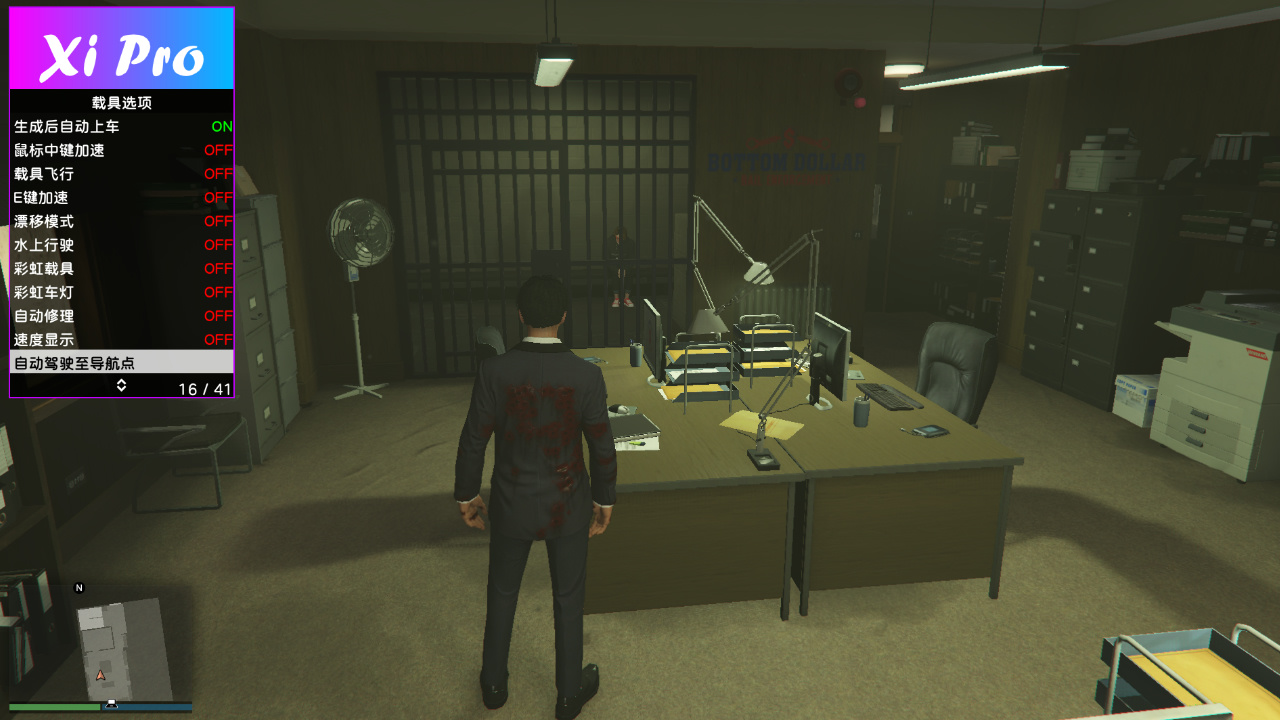The height and width of the screenshot is (720, 1280).
Task: Turn on 彩虹载具 rainbow vehicle
Action: click(x=121, y=269)
